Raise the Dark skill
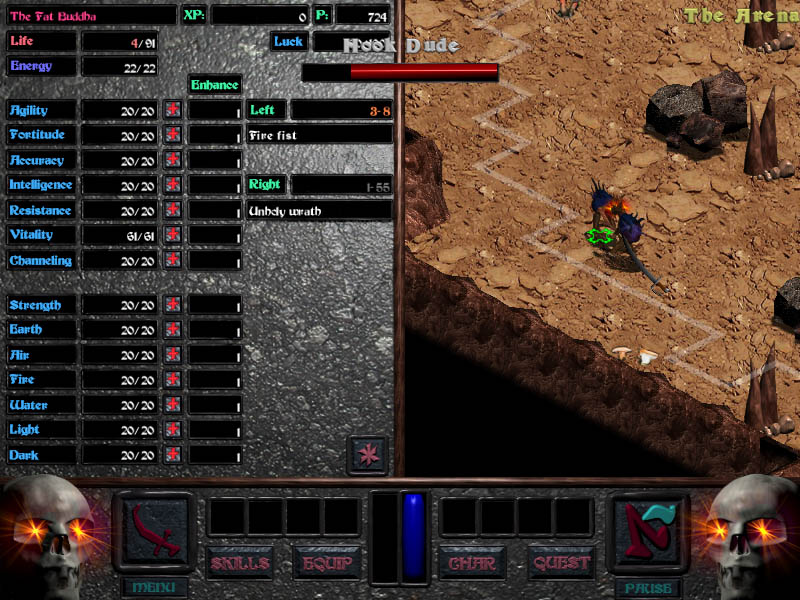 click(x=173, y=455)
